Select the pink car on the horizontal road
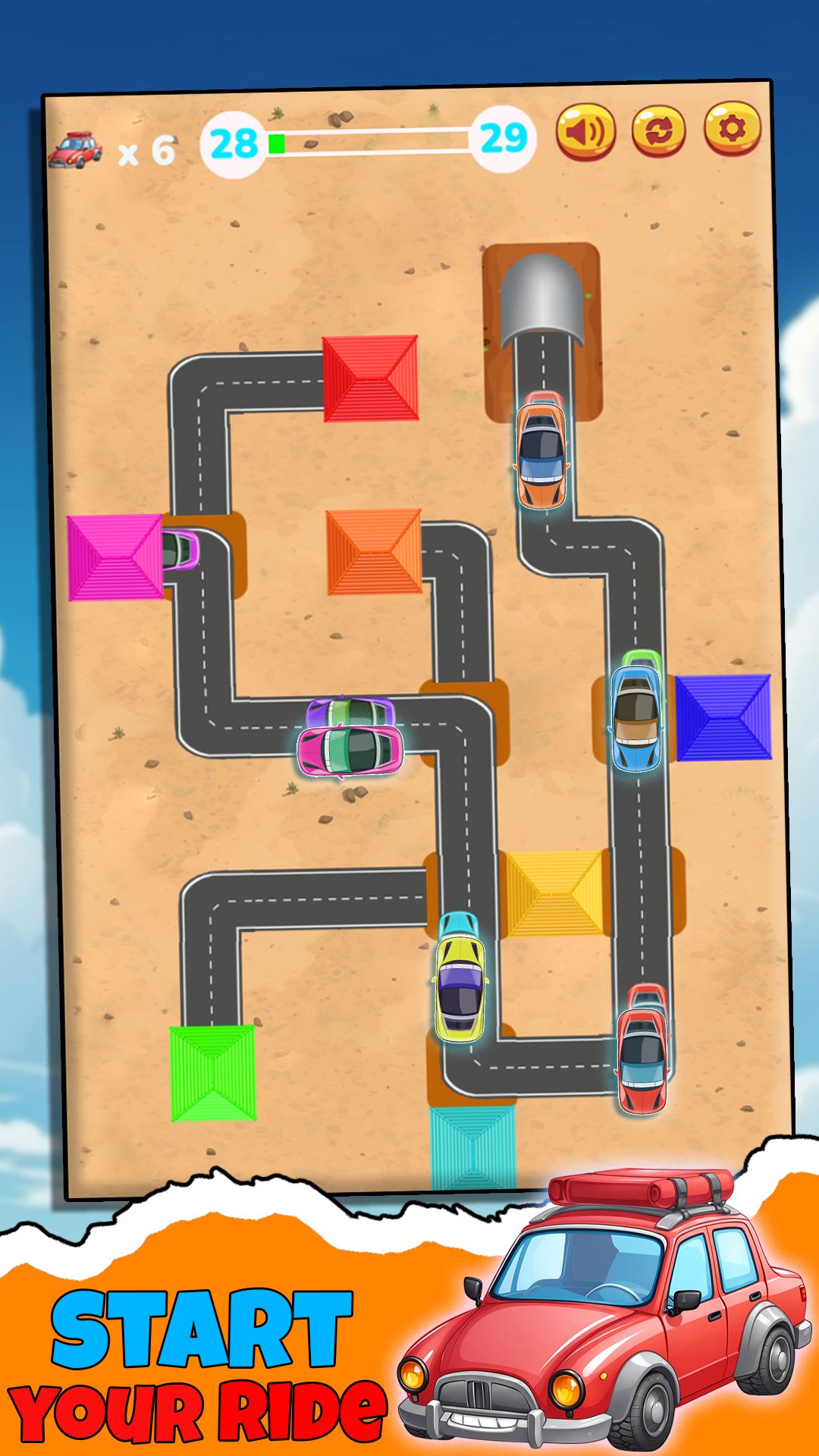The height and width of the screenshot is (1456, 819). coord(350,749)
